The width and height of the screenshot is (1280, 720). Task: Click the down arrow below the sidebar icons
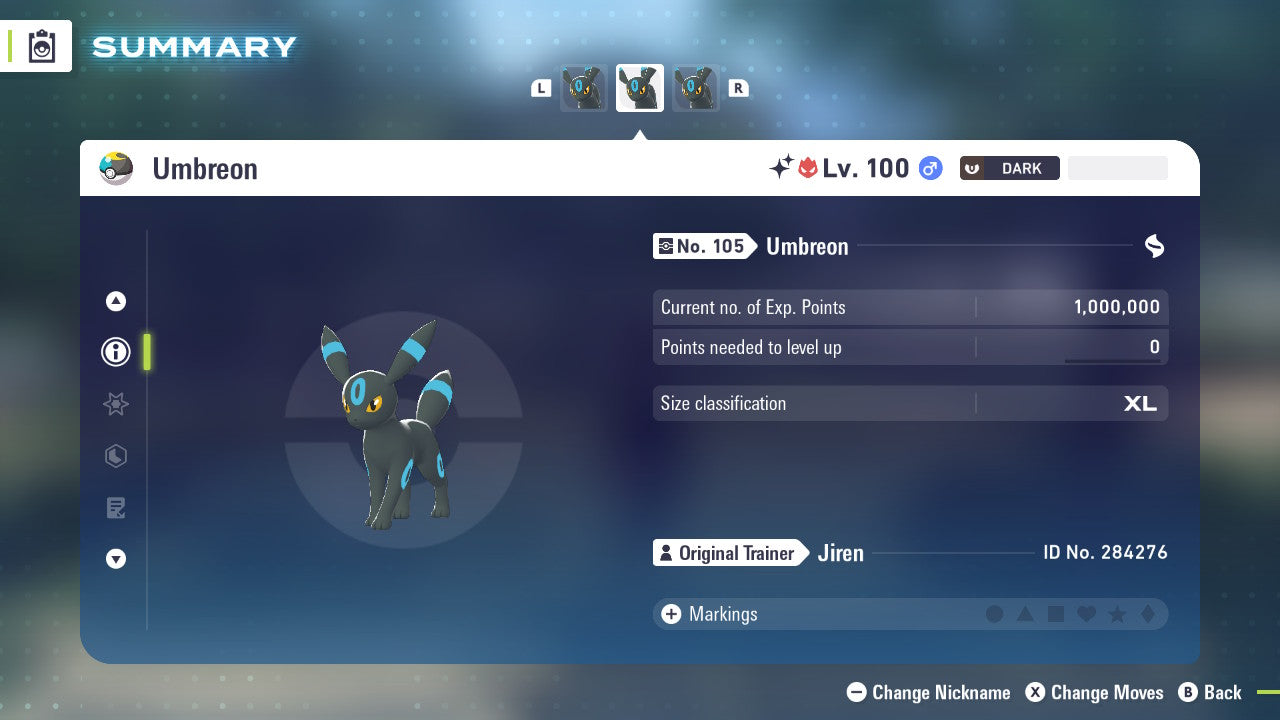tap(116, 559)
